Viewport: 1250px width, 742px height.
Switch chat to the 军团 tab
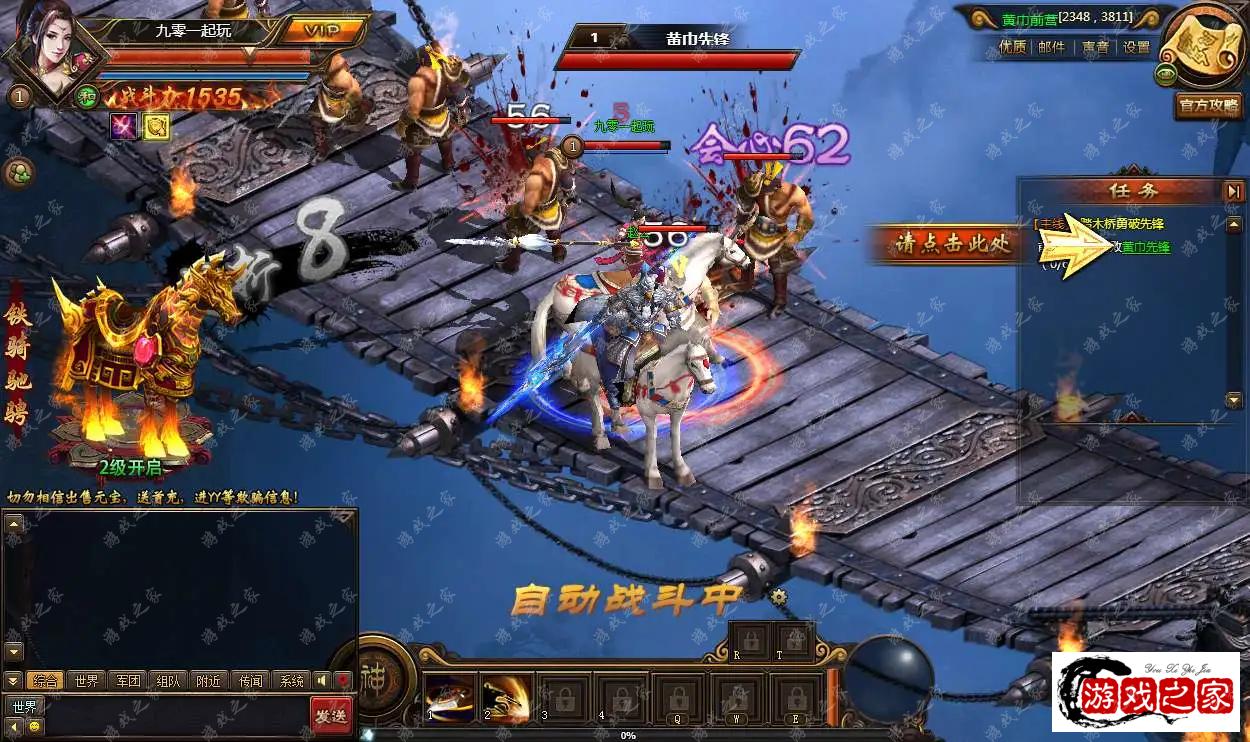[127, 681]
